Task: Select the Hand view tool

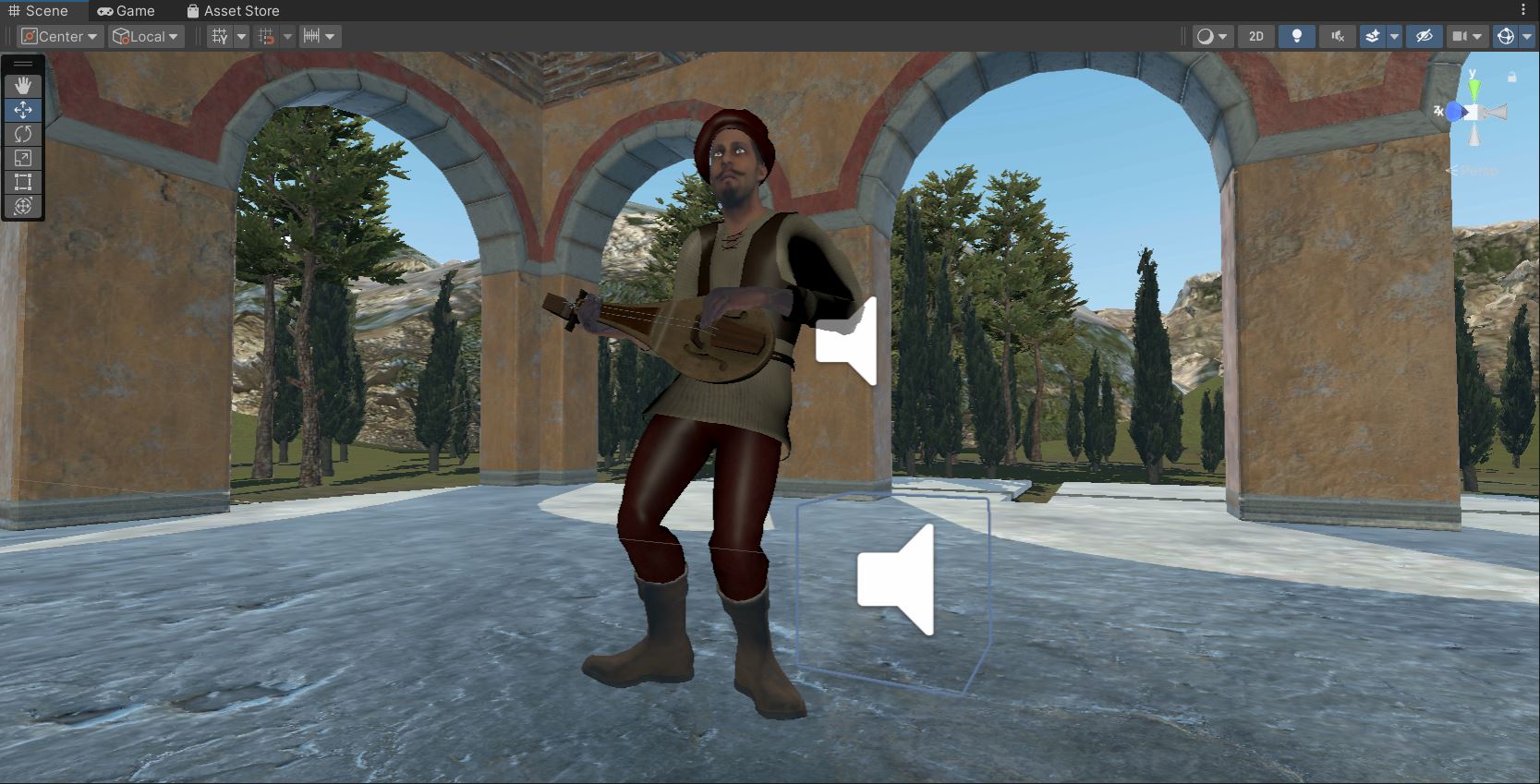Action: (x=22, y=86)
